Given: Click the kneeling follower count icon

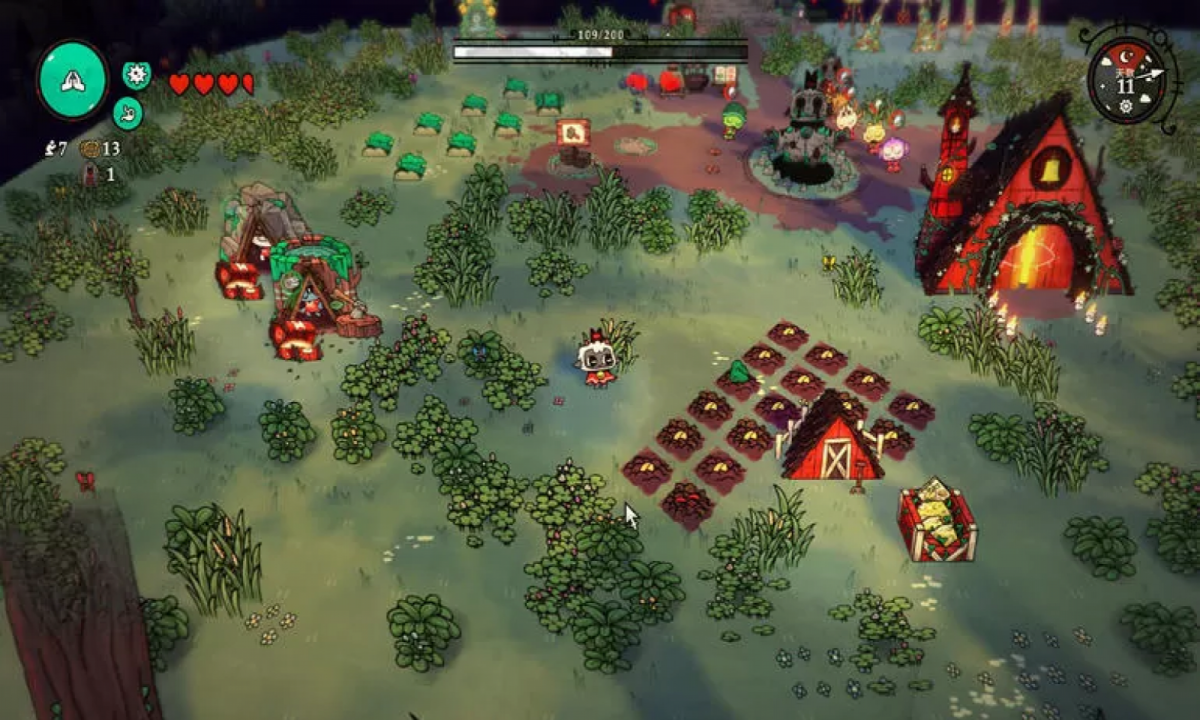Looking at the screenshot, I should [50, 149].
